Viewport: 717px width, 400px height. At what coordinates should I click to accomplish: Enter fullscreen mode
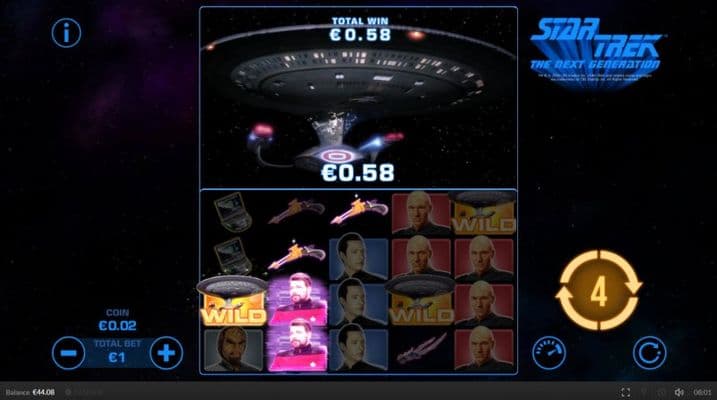626,392
